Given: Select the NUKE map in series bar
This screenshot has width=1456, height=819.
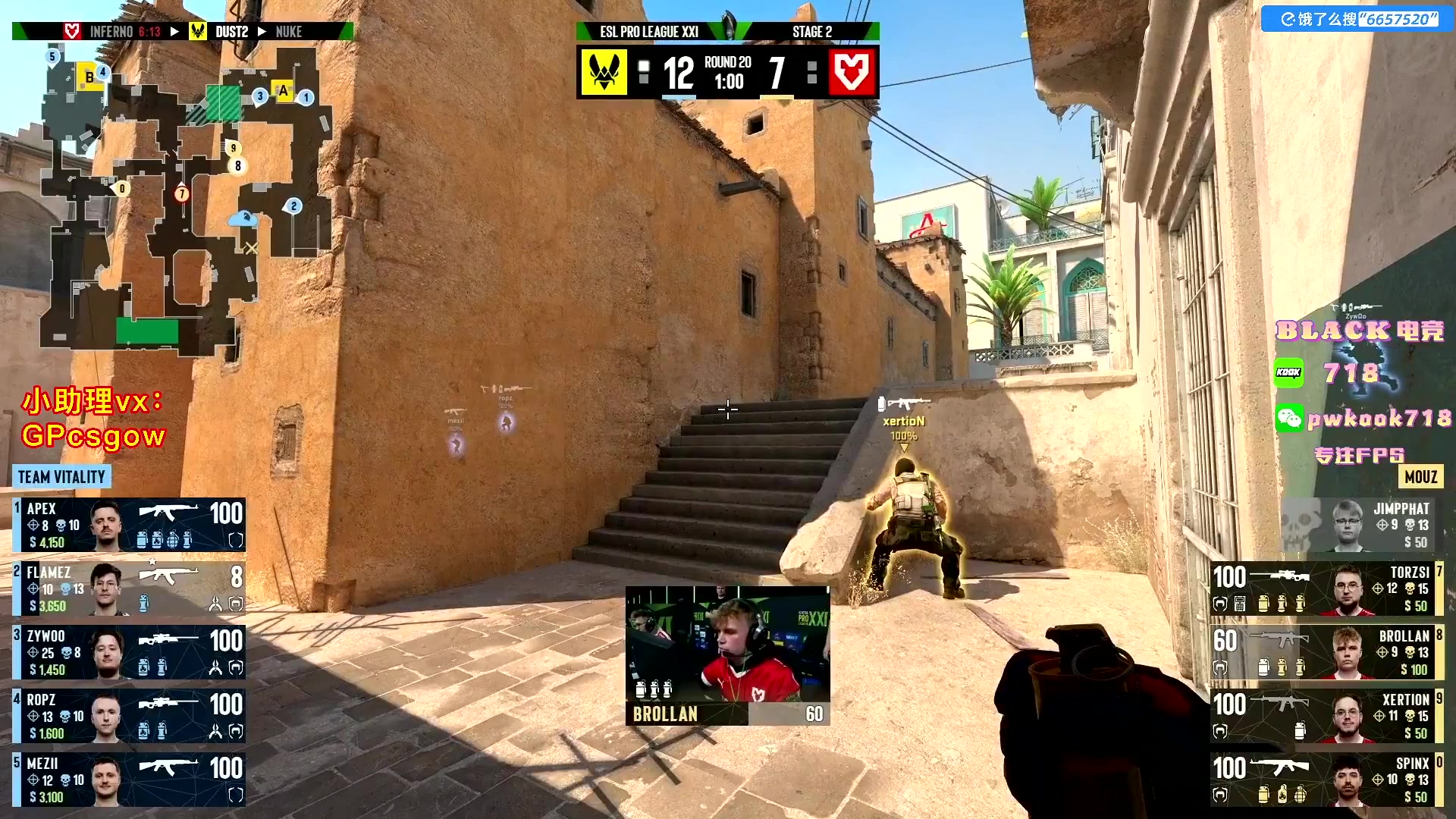Looking at the screenshot, I should 289,32.
